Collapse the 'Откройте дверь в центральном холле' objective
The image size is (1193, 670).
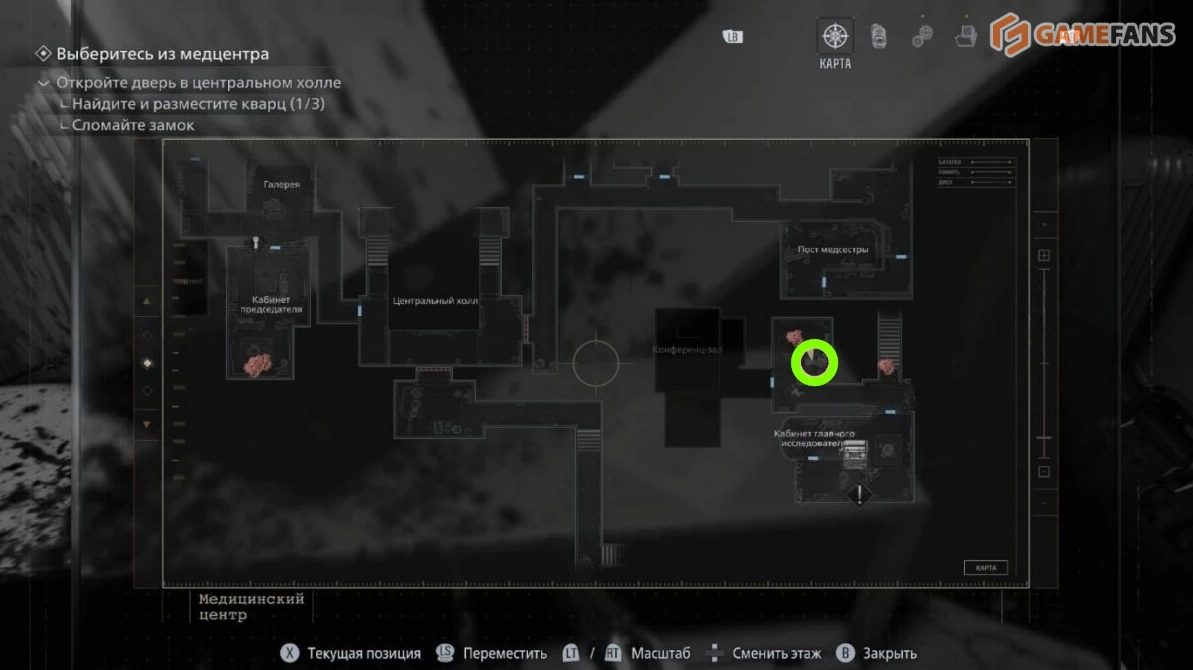[x=43, y=83]
